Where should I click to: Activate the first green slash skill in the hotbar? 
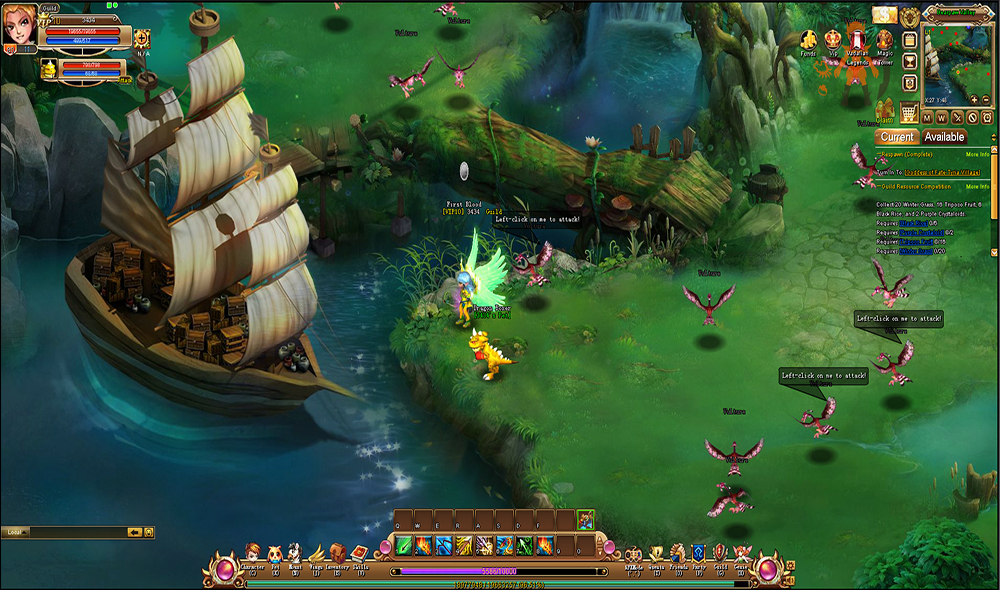[x=404, y=545]
